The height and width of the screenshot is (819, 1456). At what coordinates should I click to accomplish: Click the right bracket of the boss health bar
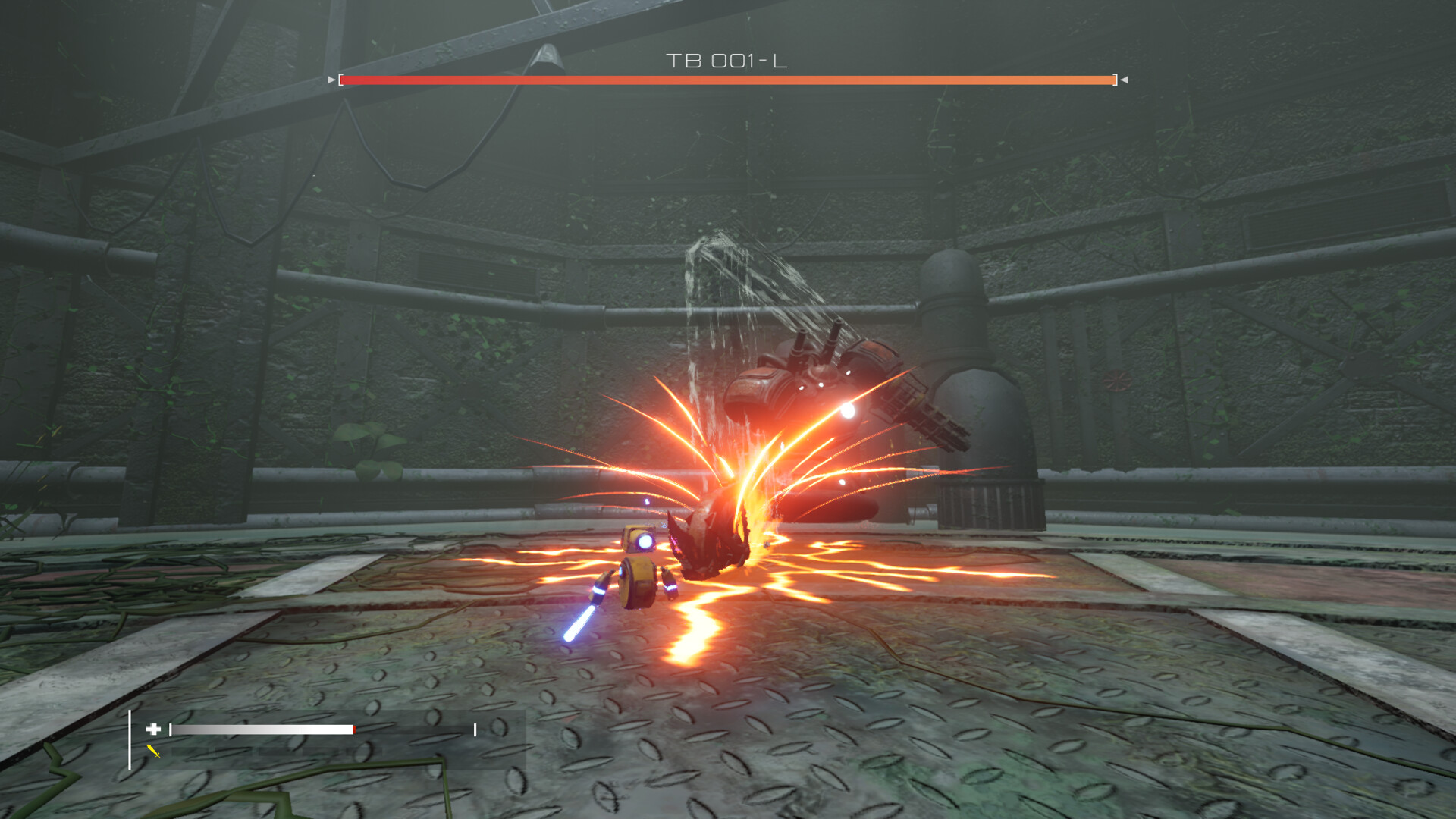1114,78
